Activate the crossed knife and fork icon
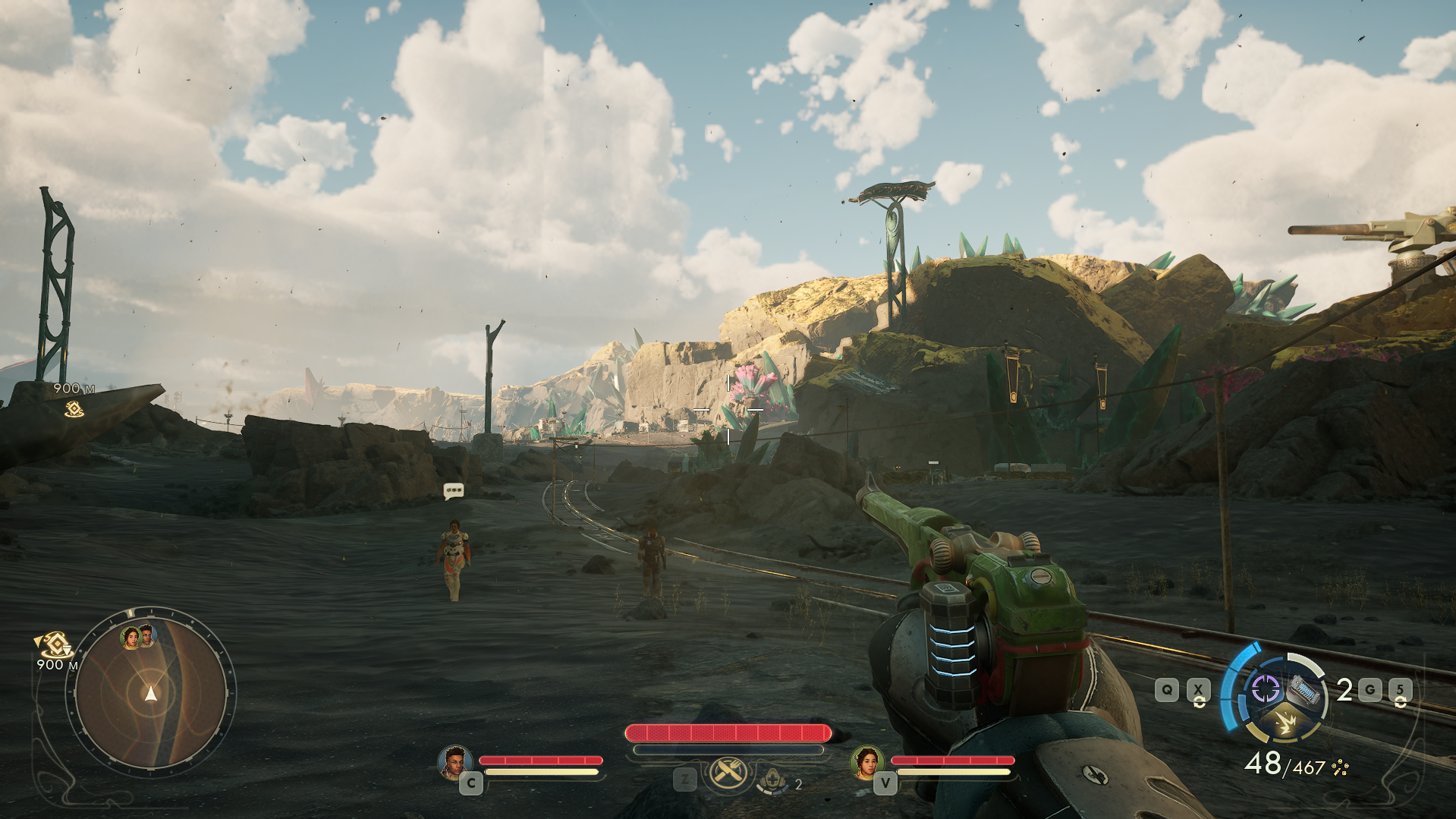This screenshot has height=819, width=1456. coord(728,773)
